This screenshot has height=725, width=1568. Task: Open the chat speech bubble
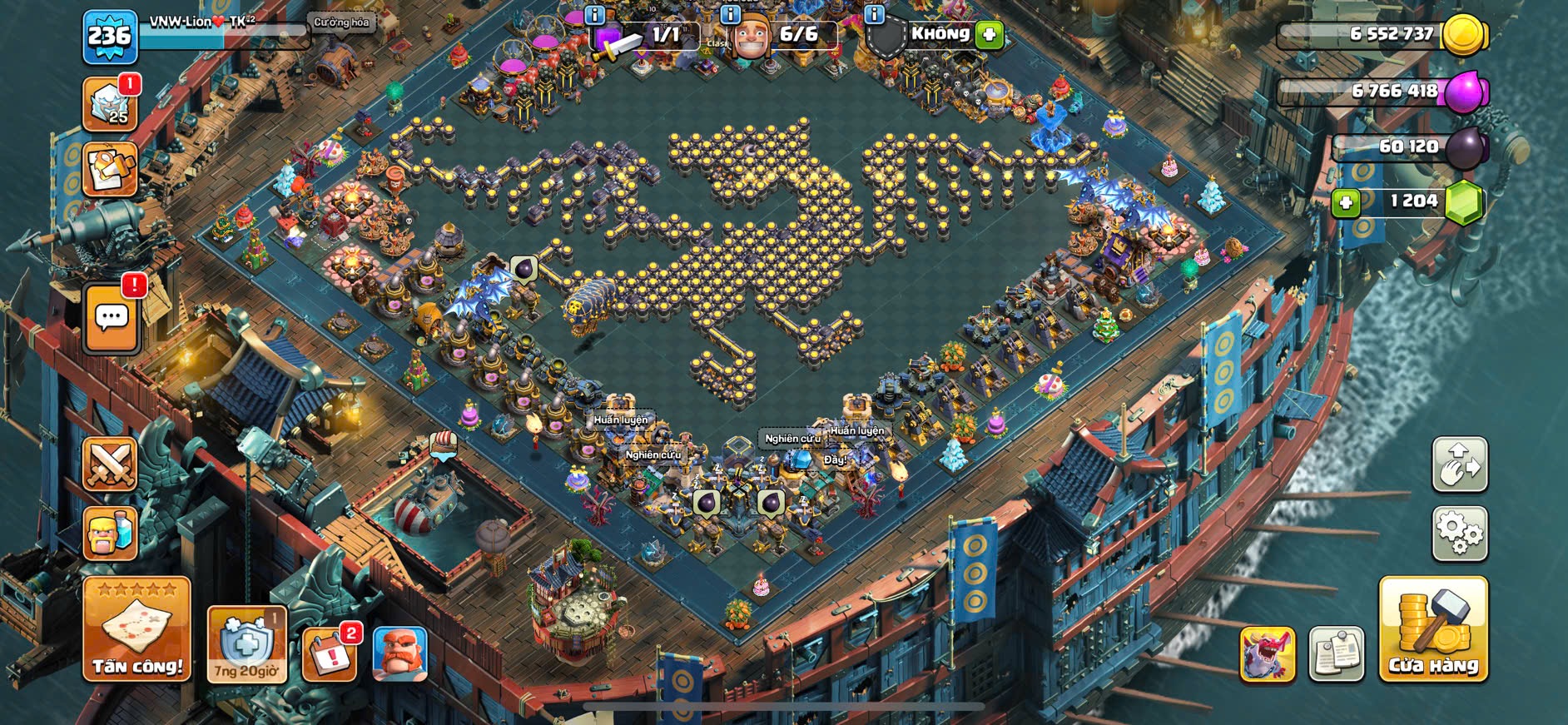[x=112, y=317]
